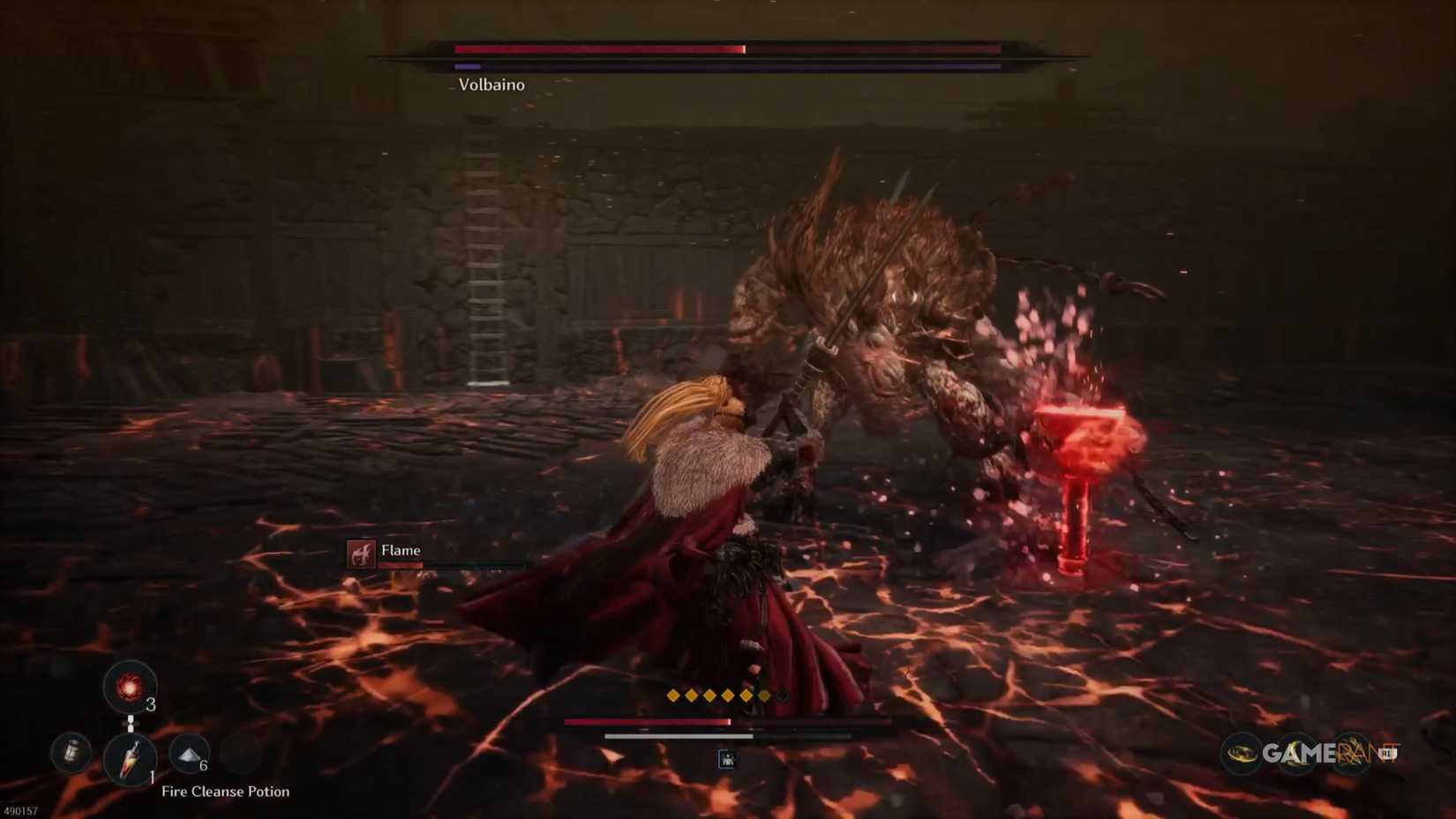Click the Fire Cleanse Potion text label
The image size is (1456, 819).
225,791
